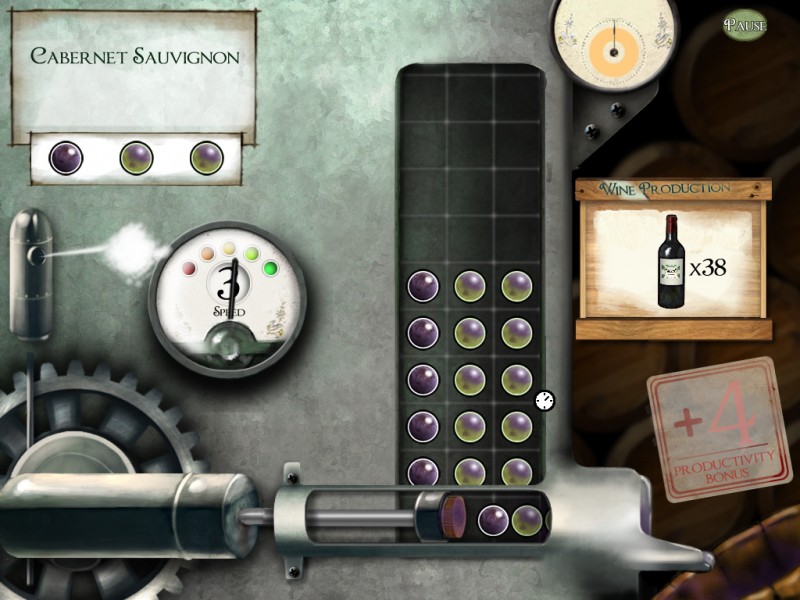This screenshot has height=600, width=800.
Task: Select the green grape inside the piston chamber
Action: tap(526, 520)
